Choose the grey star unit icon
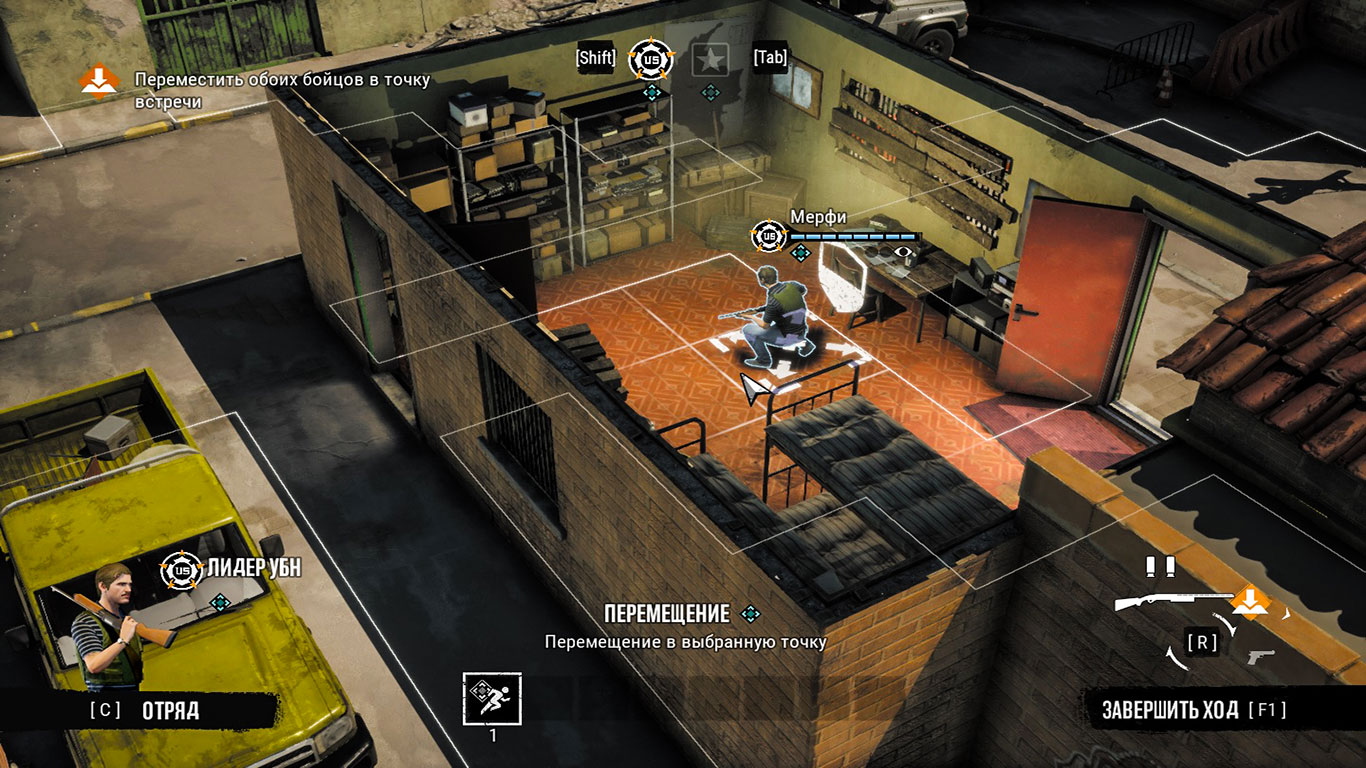 point(710,60)
